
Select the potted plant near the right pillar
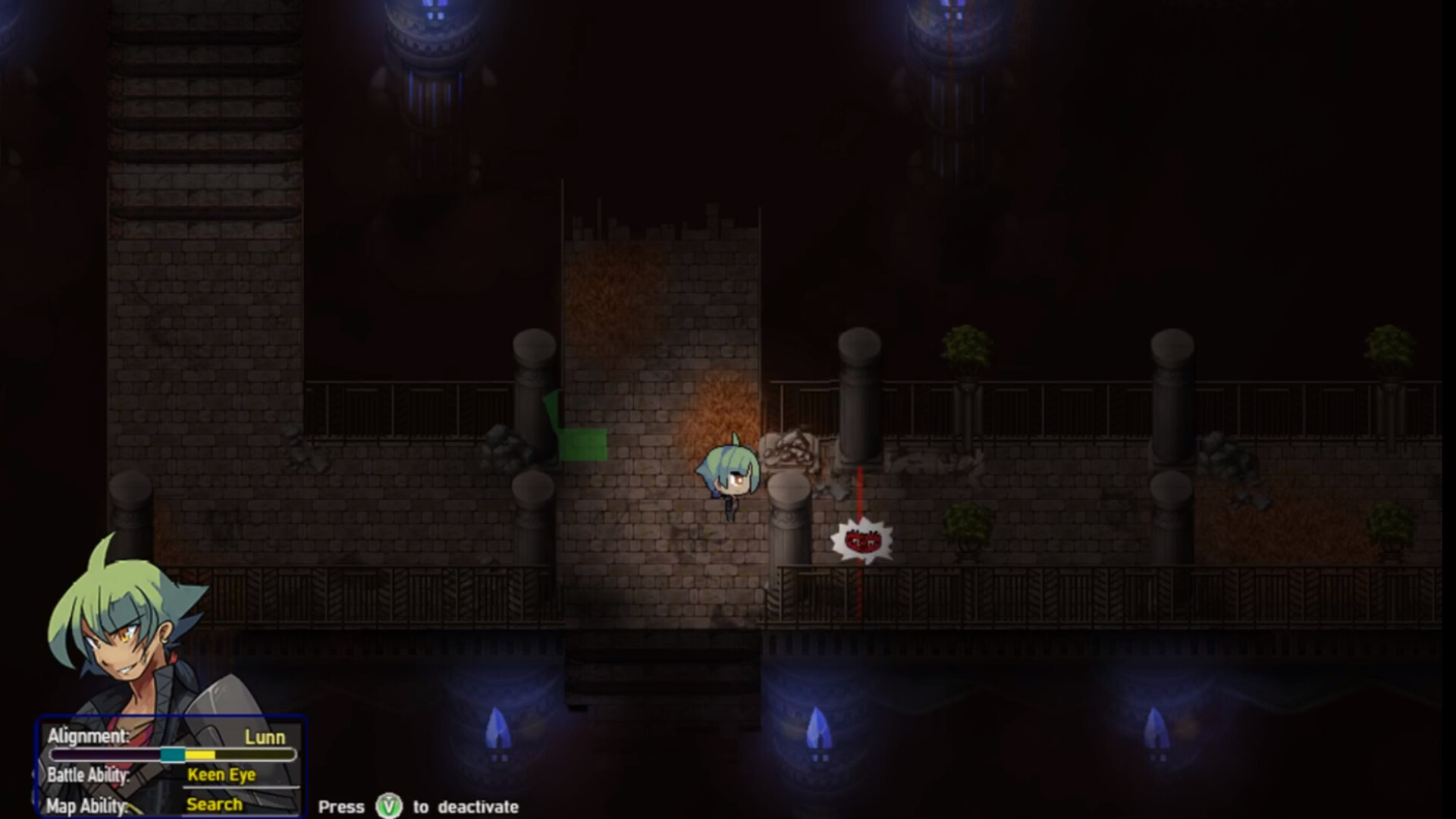[x=965, y=345]
